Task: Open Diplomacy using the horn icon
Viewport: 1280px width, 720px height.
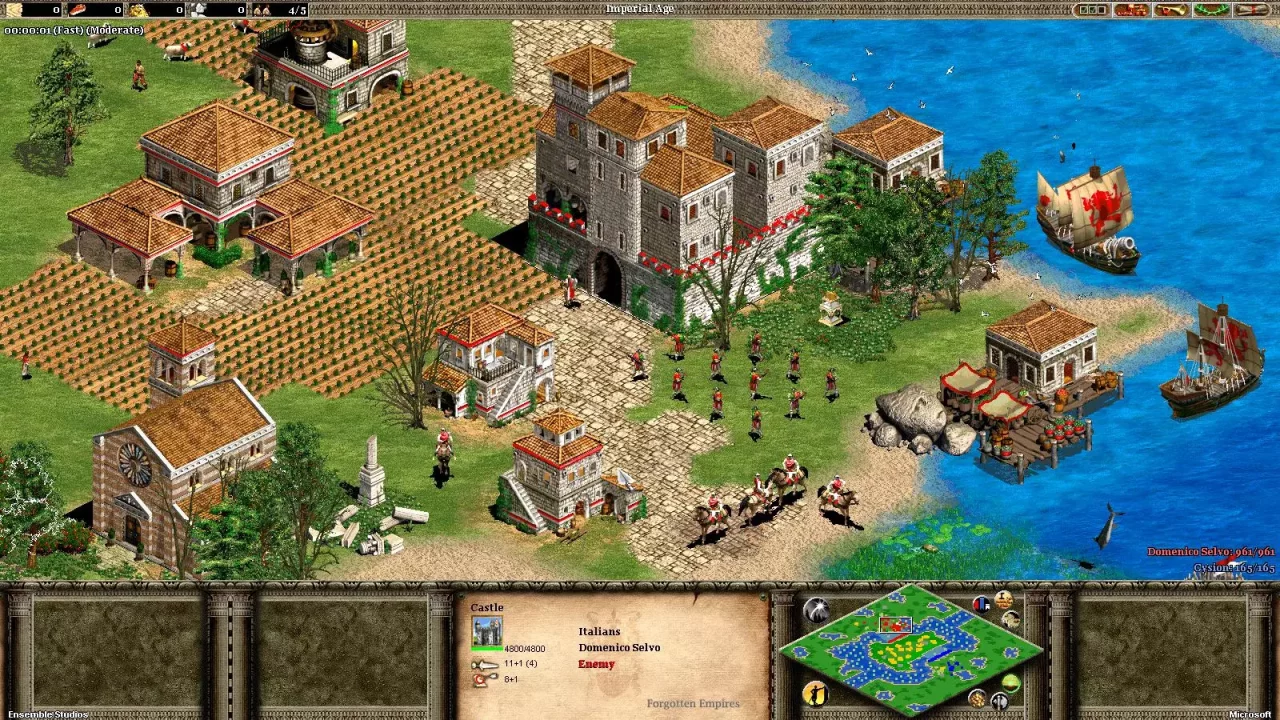Action: click(x=1171, y=9)
